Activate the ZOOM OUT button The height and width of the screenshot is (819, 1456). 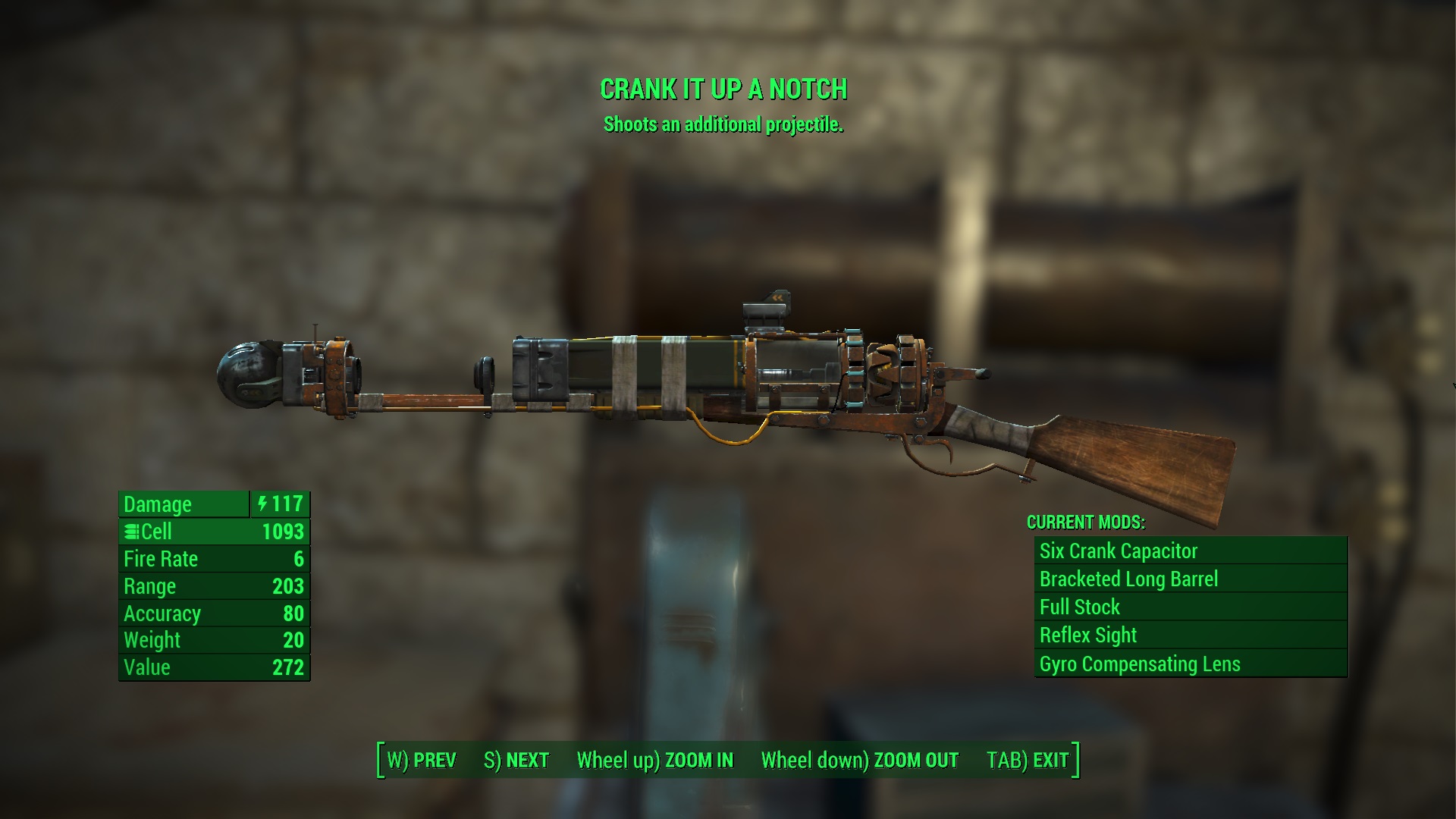coord(859,760)
